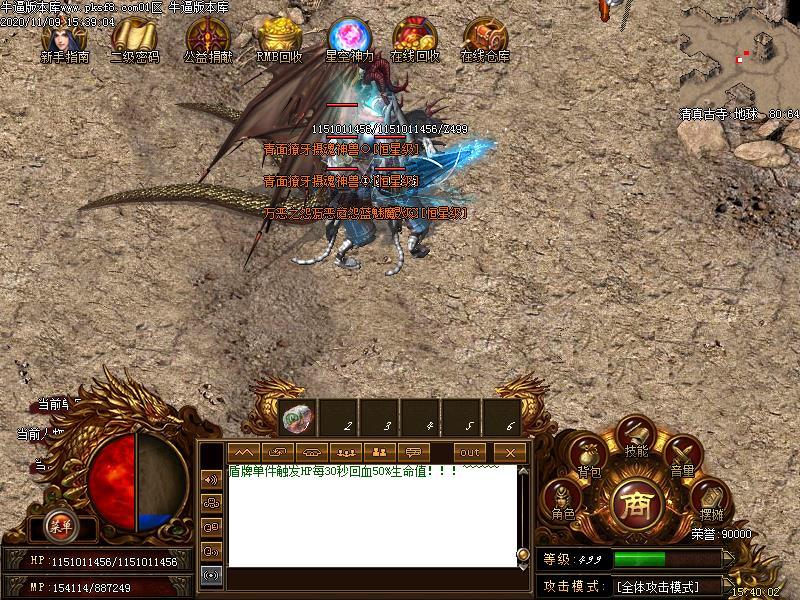Activate the 星空神力 orb icon
The image size is (800, 600).
click(x=349, y=39)
